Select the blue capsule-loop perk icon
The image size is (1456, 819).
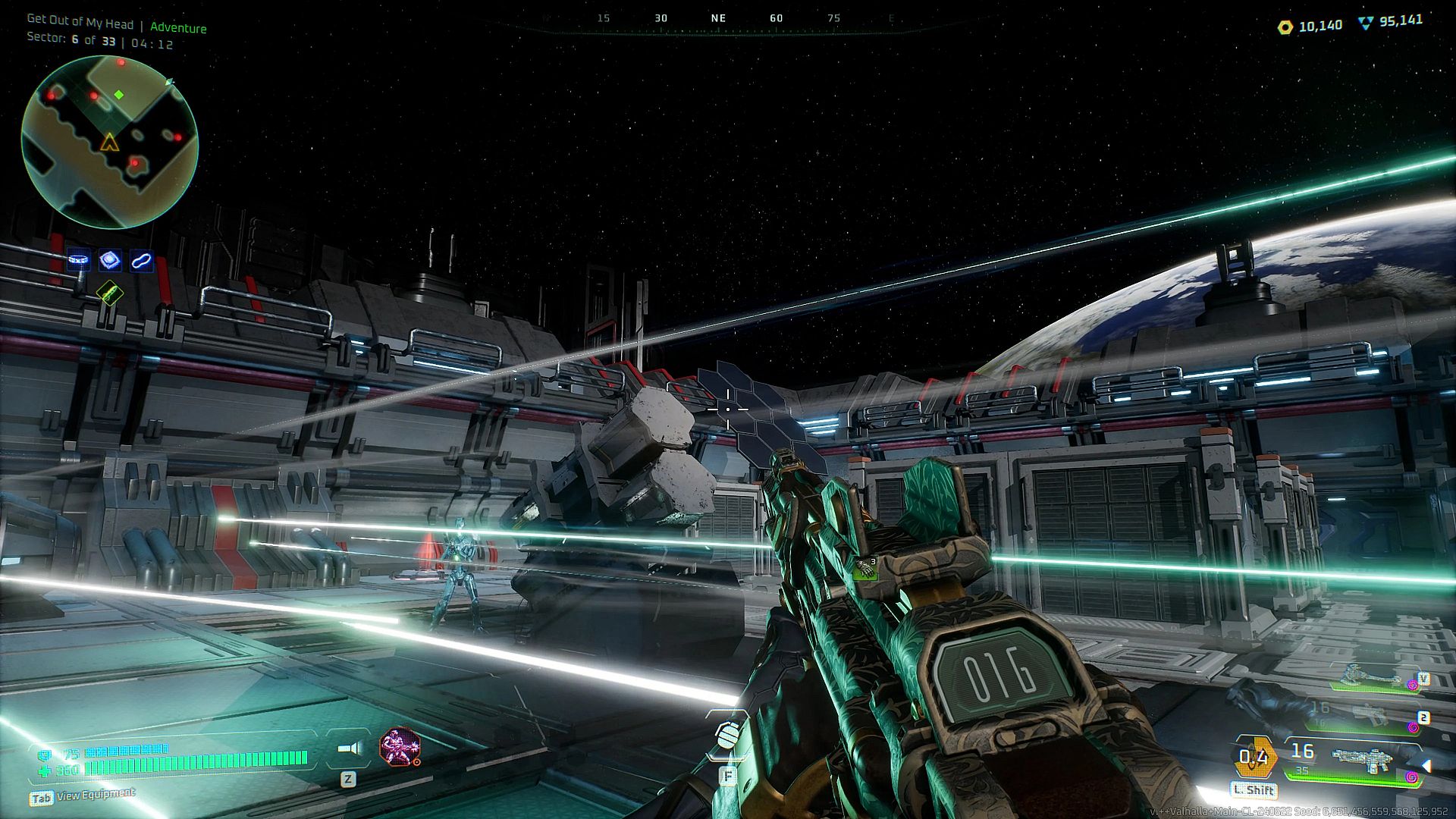(x=141, y=261)
